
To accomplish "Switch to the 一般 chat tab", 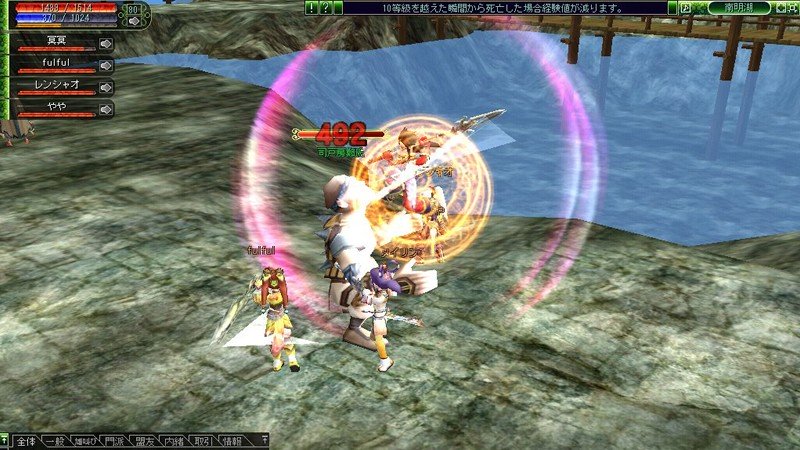I will pyautogui.click(x=58, y=440).
